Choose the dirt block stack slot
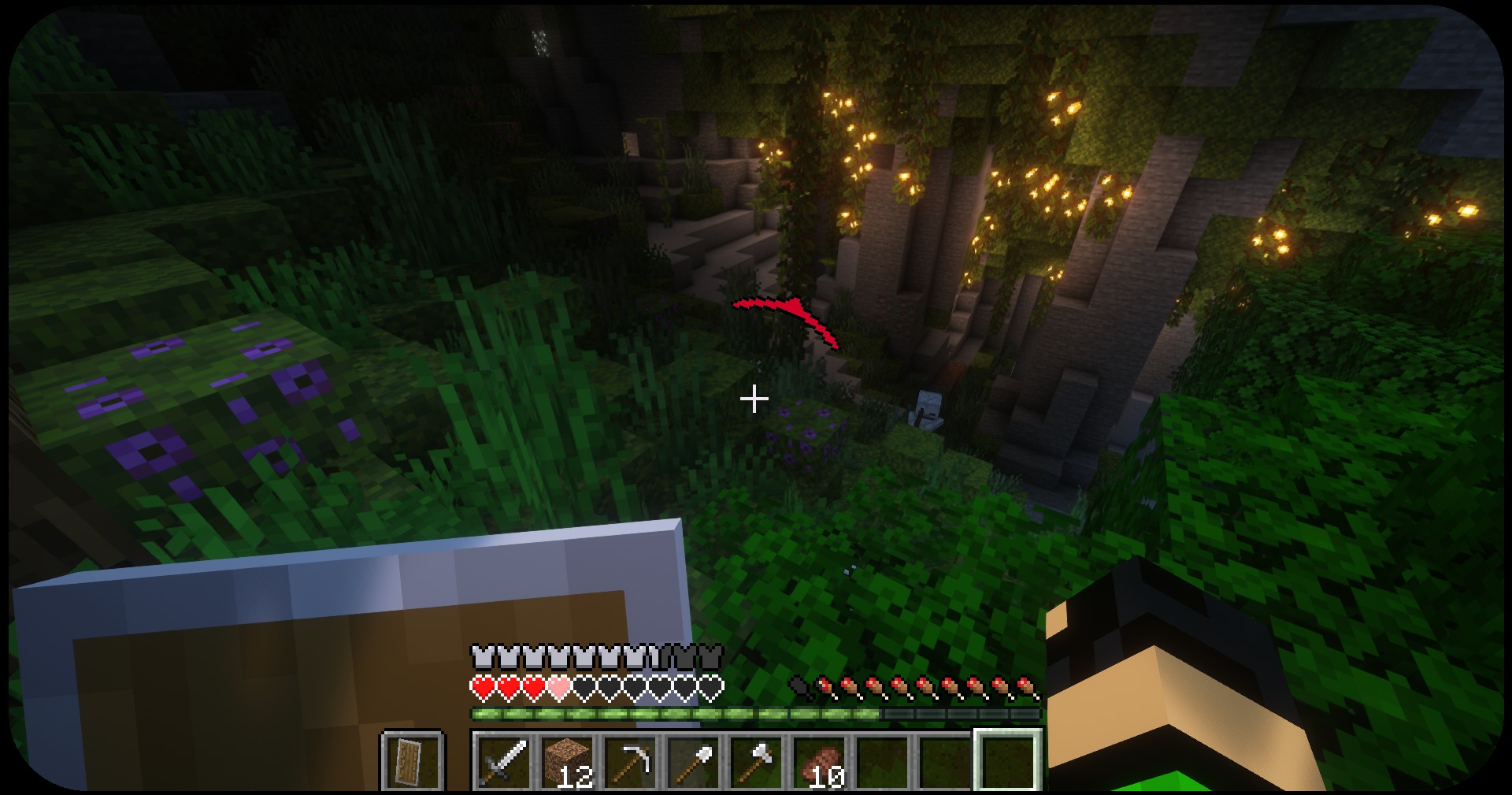 click(567, 760)
